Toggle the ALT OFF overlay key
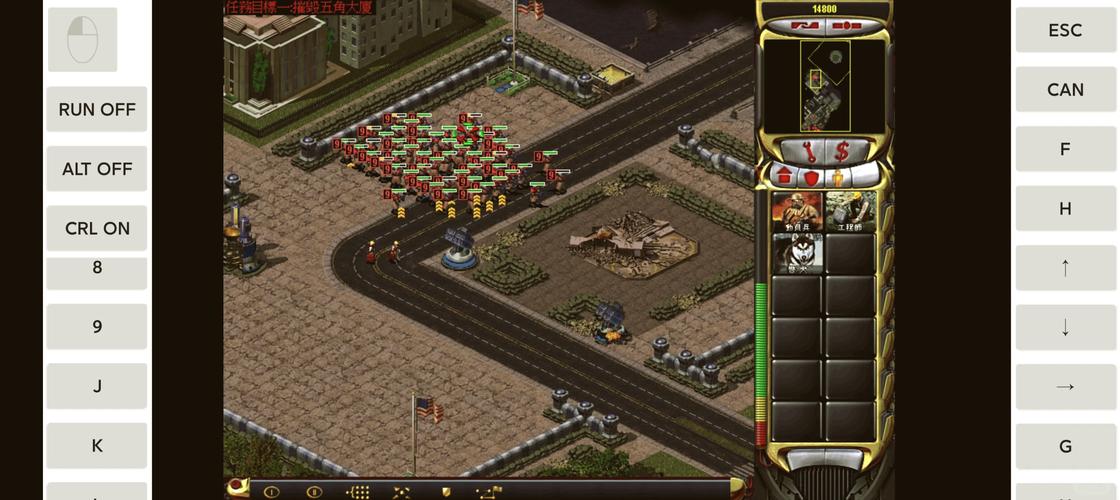 [x=97, y=169]
